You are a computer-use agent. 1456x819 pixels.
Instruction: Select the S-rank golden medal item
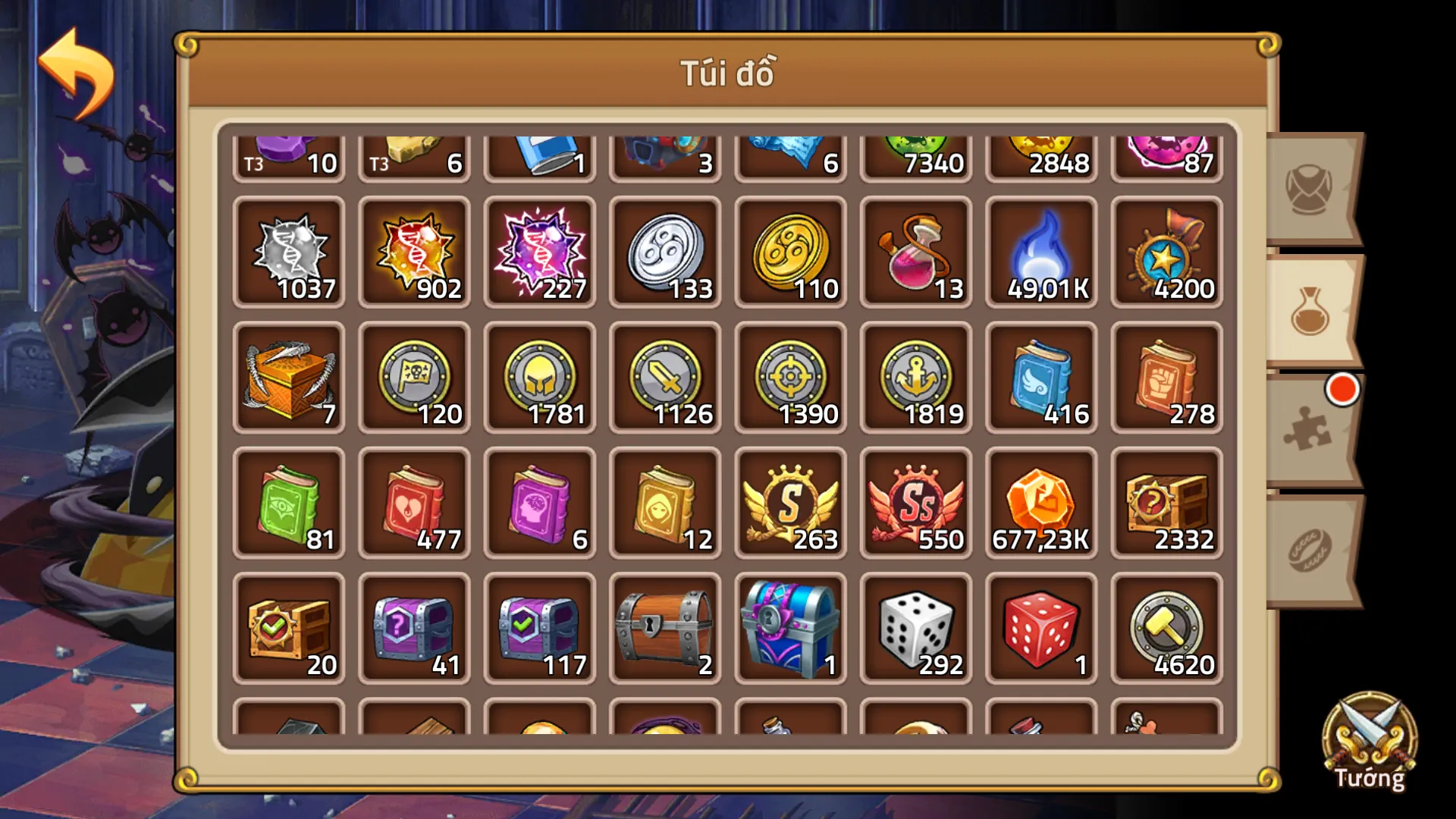pyautogui.click(x=791, y=500)
